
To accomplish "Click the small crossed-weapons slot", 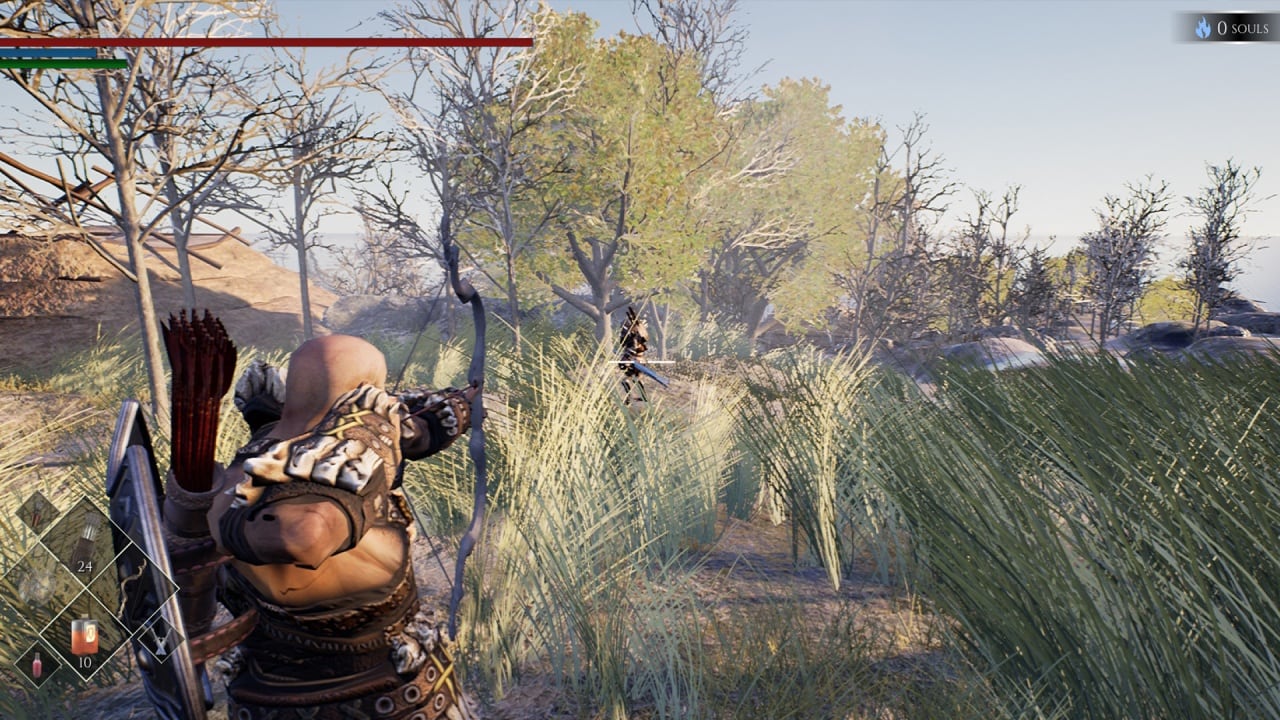I will (x=159, y=638).
